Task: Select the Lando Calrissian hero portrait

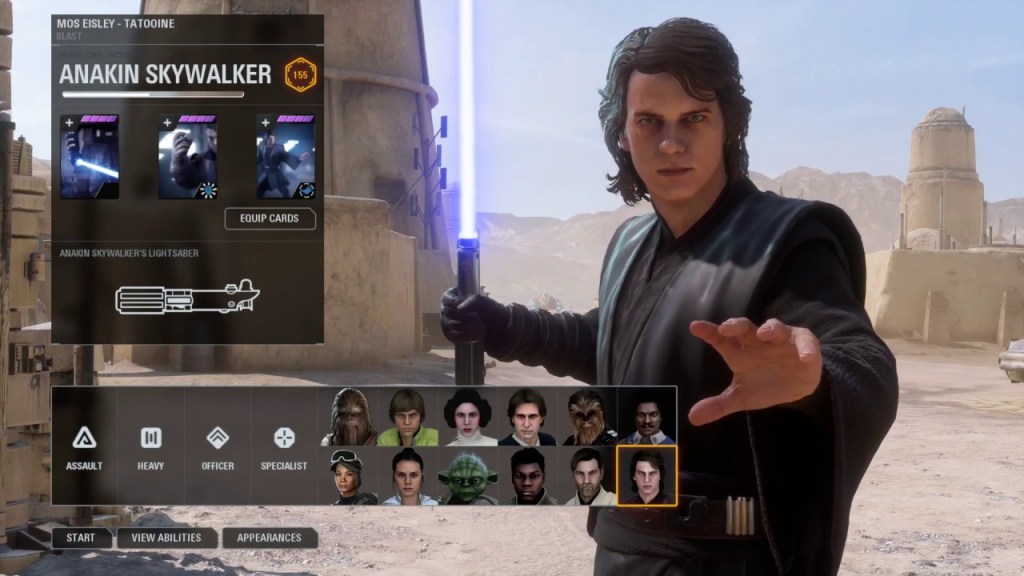Action: pos(647,417)
